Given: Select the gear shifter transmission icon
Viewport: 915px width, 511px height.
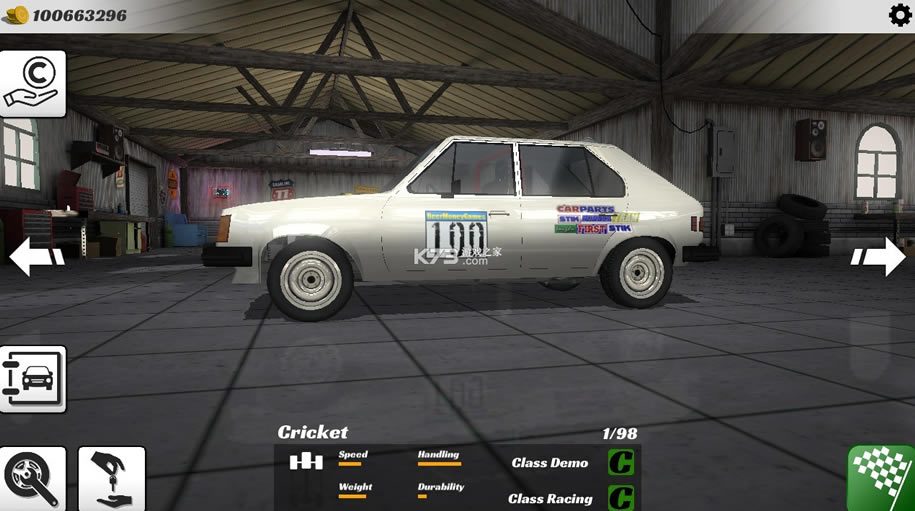Looking at the screenshot, I should click(x=306, y=462).
